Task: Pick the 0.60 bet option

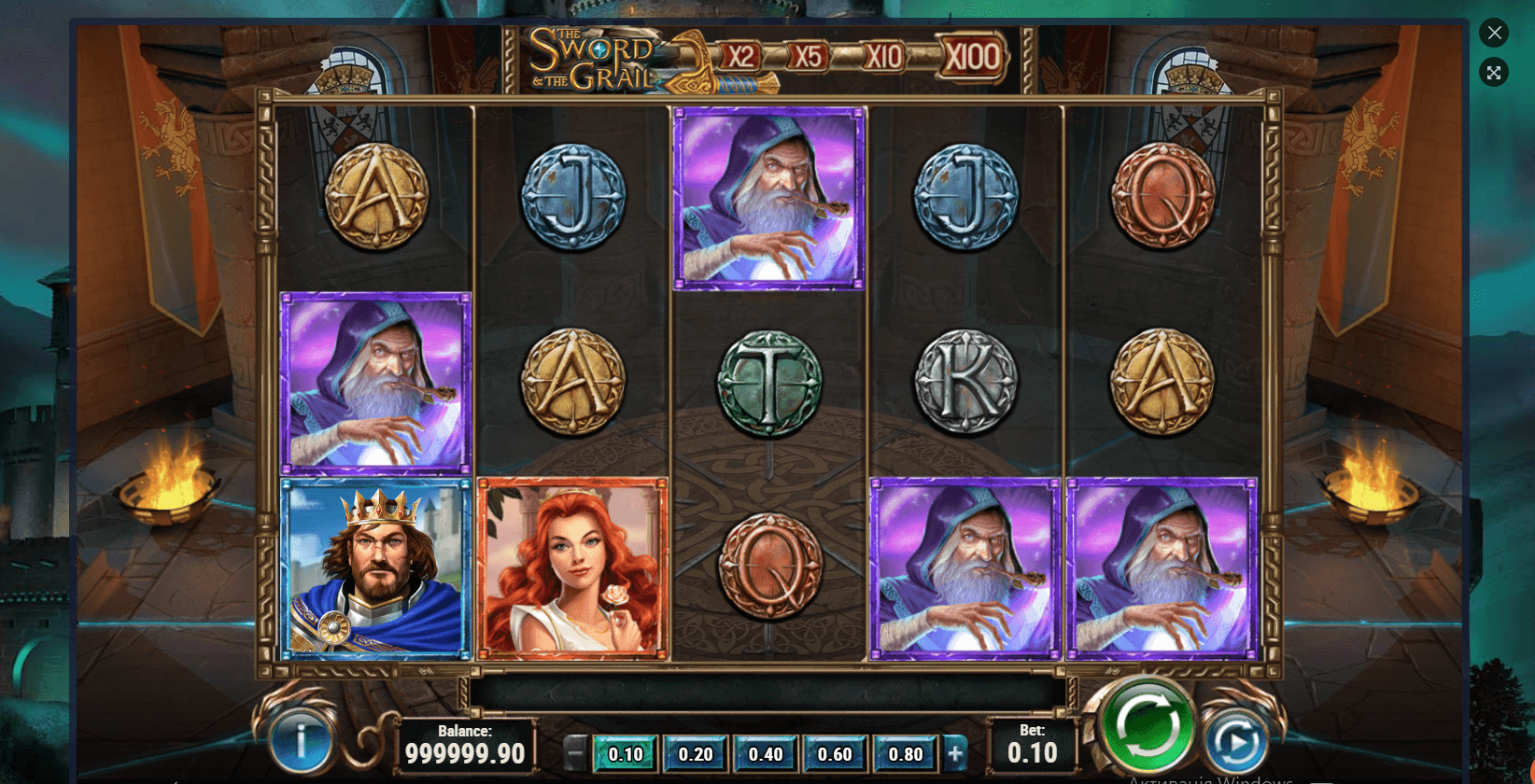Action: coord(835,754)
